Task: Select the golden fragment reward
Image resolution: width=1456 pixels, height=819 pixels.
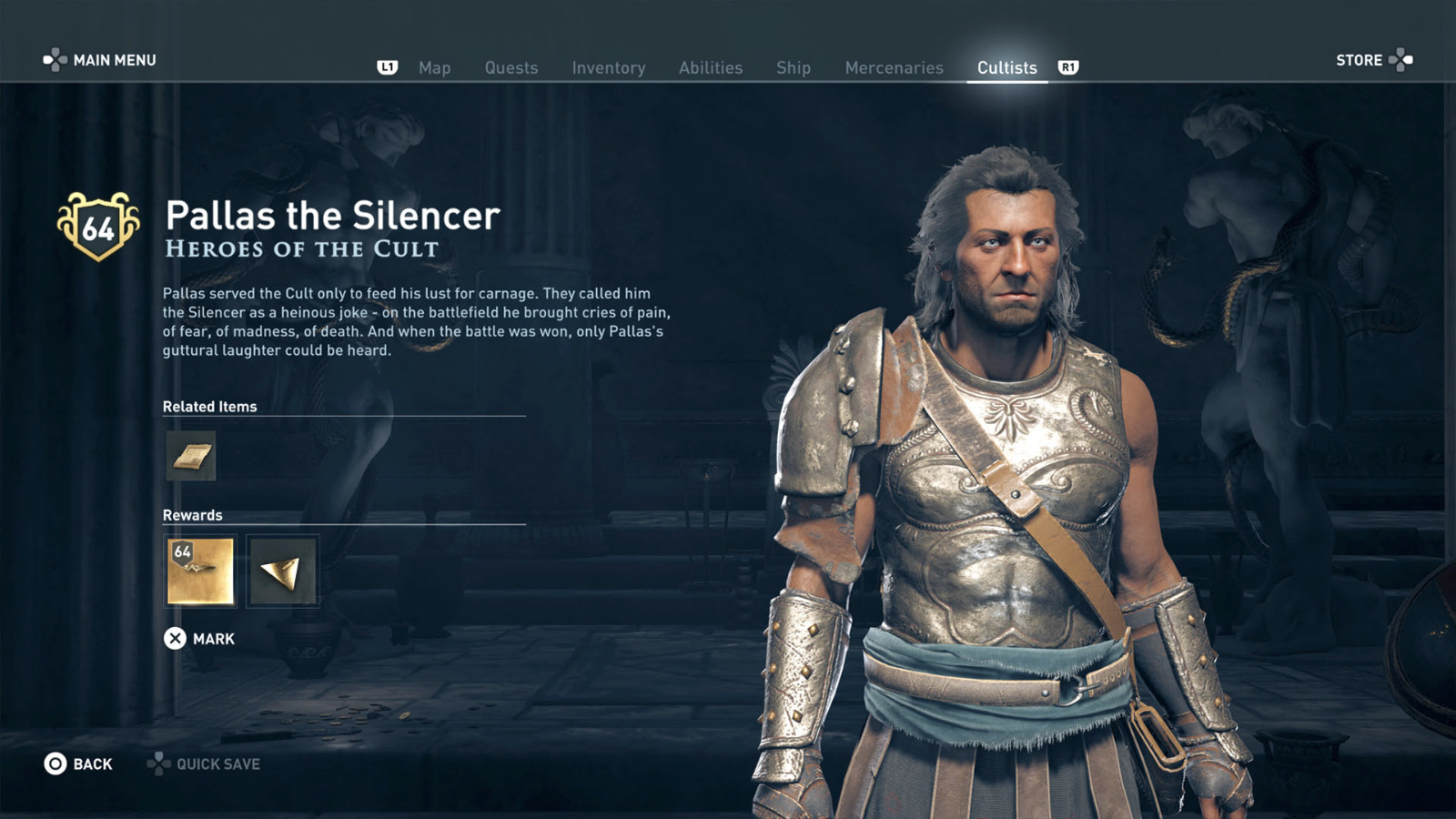Action: click(282, 571)
